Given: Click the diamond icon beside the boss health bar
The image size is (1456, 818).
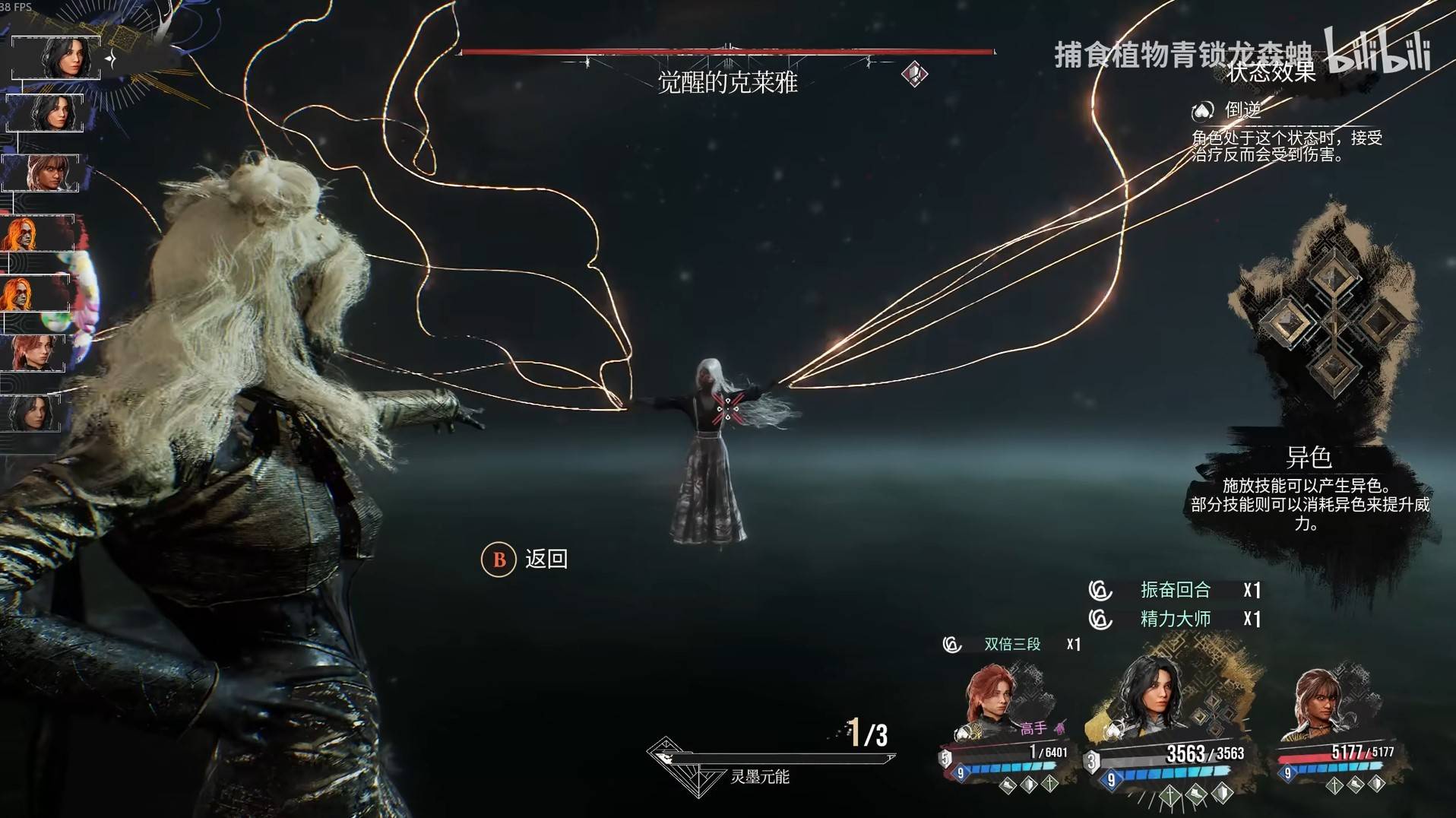Looking at the screenshot, I should click(x=914, y=75).
